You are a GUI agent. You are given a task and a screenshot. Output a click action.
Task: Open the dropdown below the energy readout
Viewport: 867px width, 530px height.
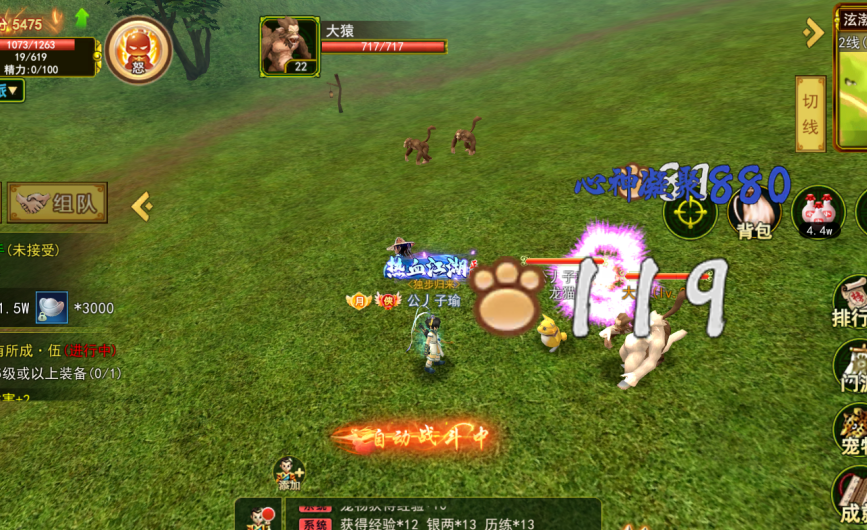pos(12,91)
